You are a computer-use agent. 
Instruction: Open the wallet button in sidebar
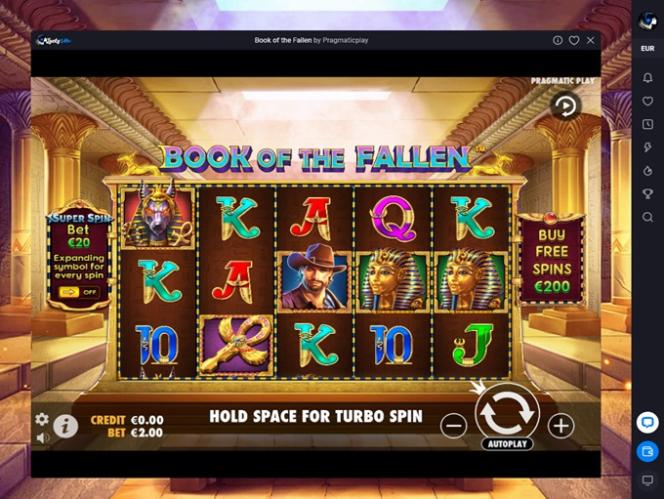click(647, 452)
